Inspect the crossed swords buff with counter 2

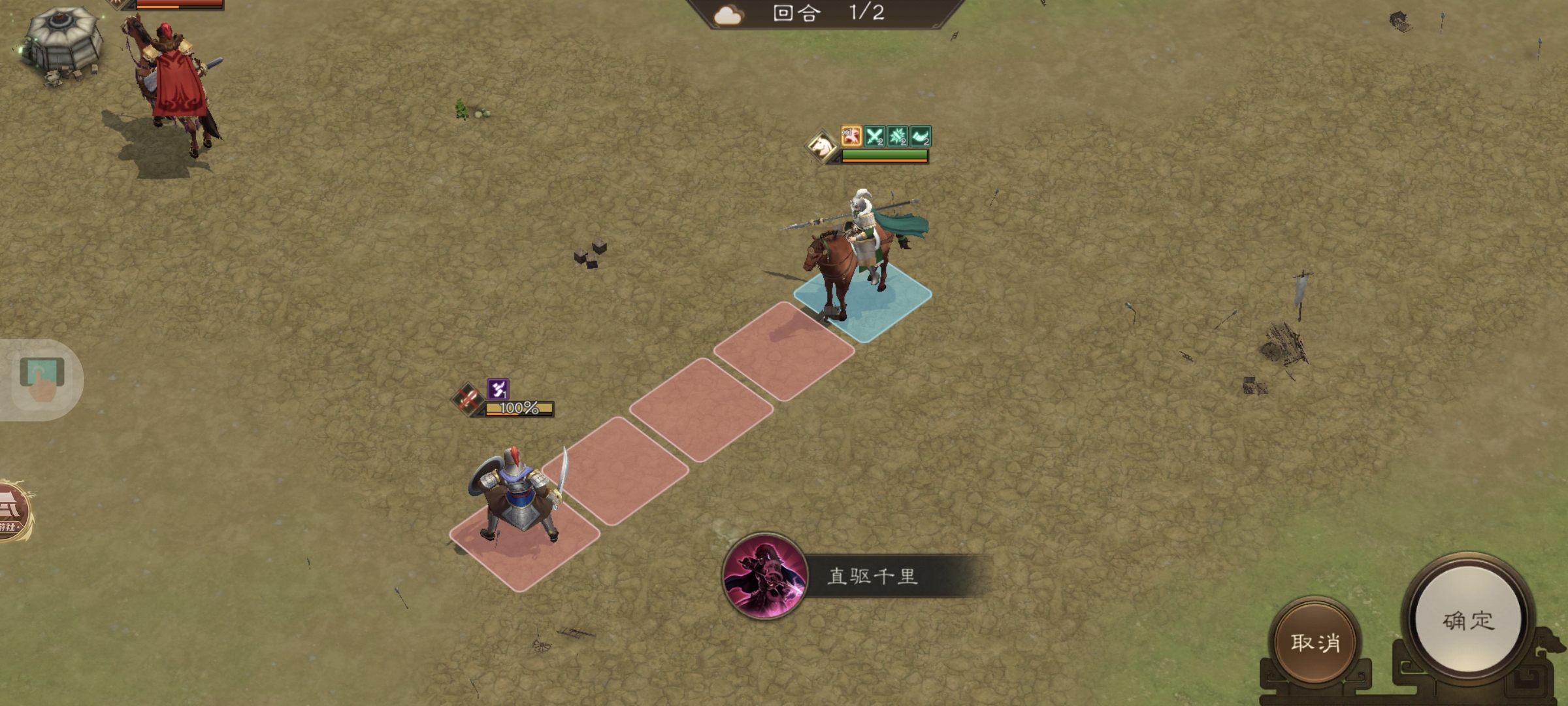pyautogui.click(x=874, y=137)
